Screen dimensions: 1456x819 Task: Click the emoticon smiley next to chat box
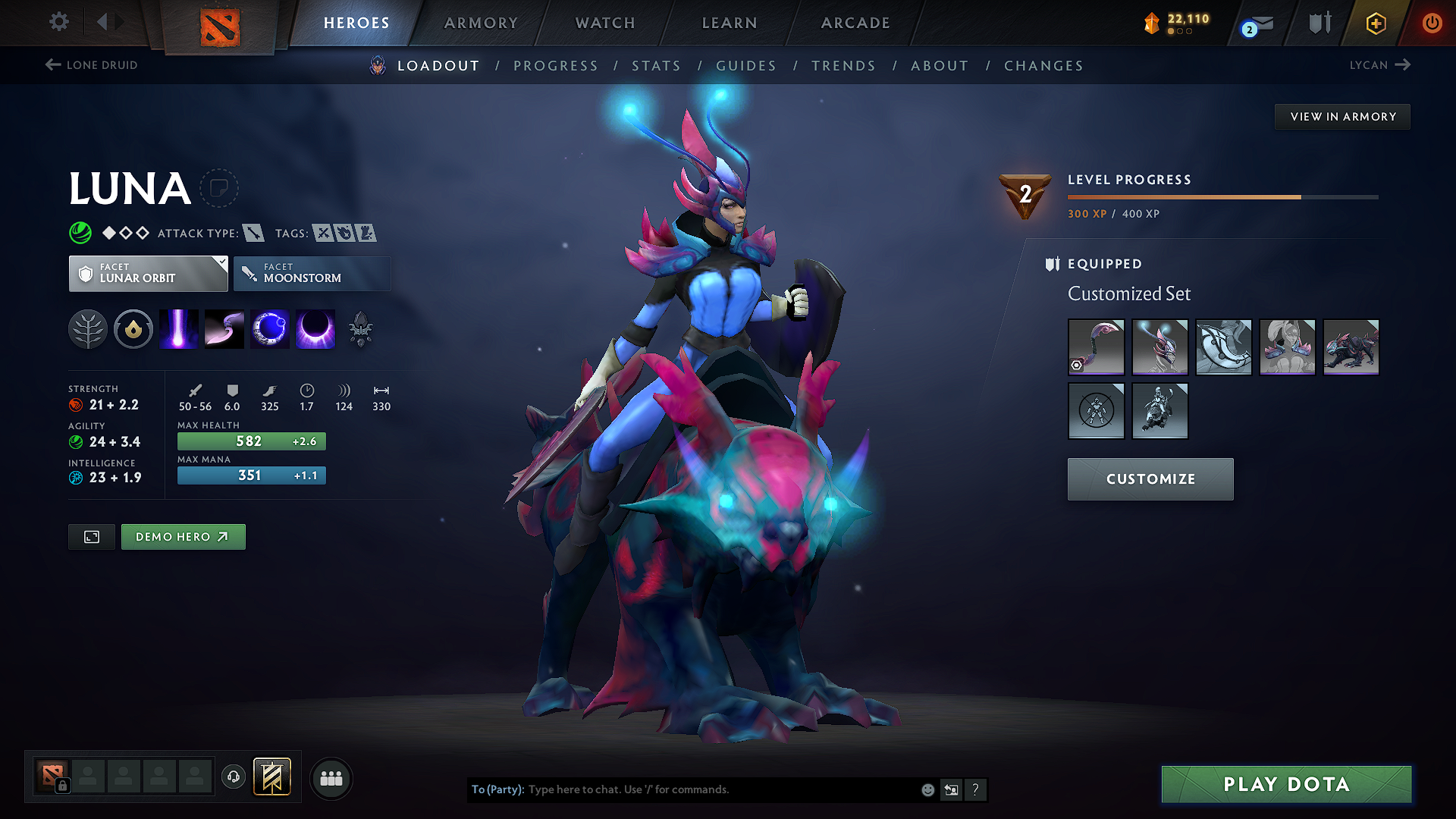click(x=927, y=789)
